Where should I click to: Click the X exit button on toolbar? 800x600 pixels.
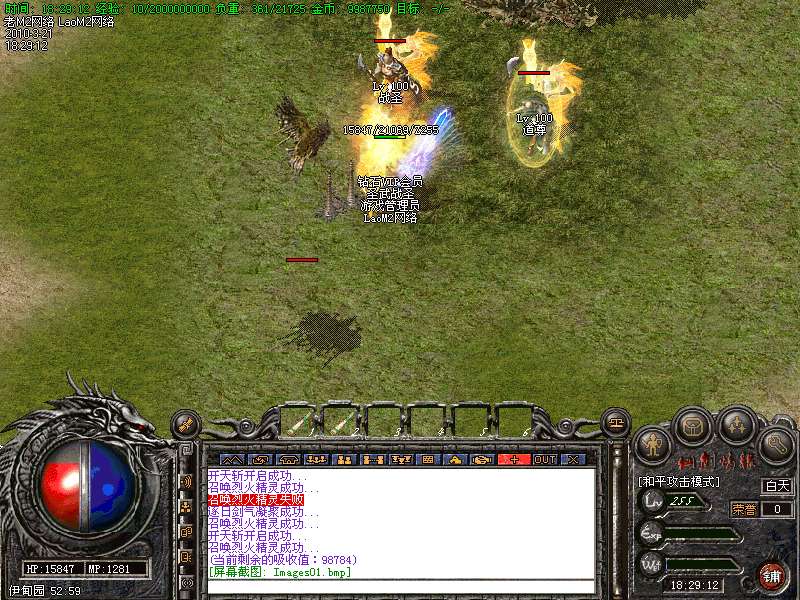[x=573, y=460]
